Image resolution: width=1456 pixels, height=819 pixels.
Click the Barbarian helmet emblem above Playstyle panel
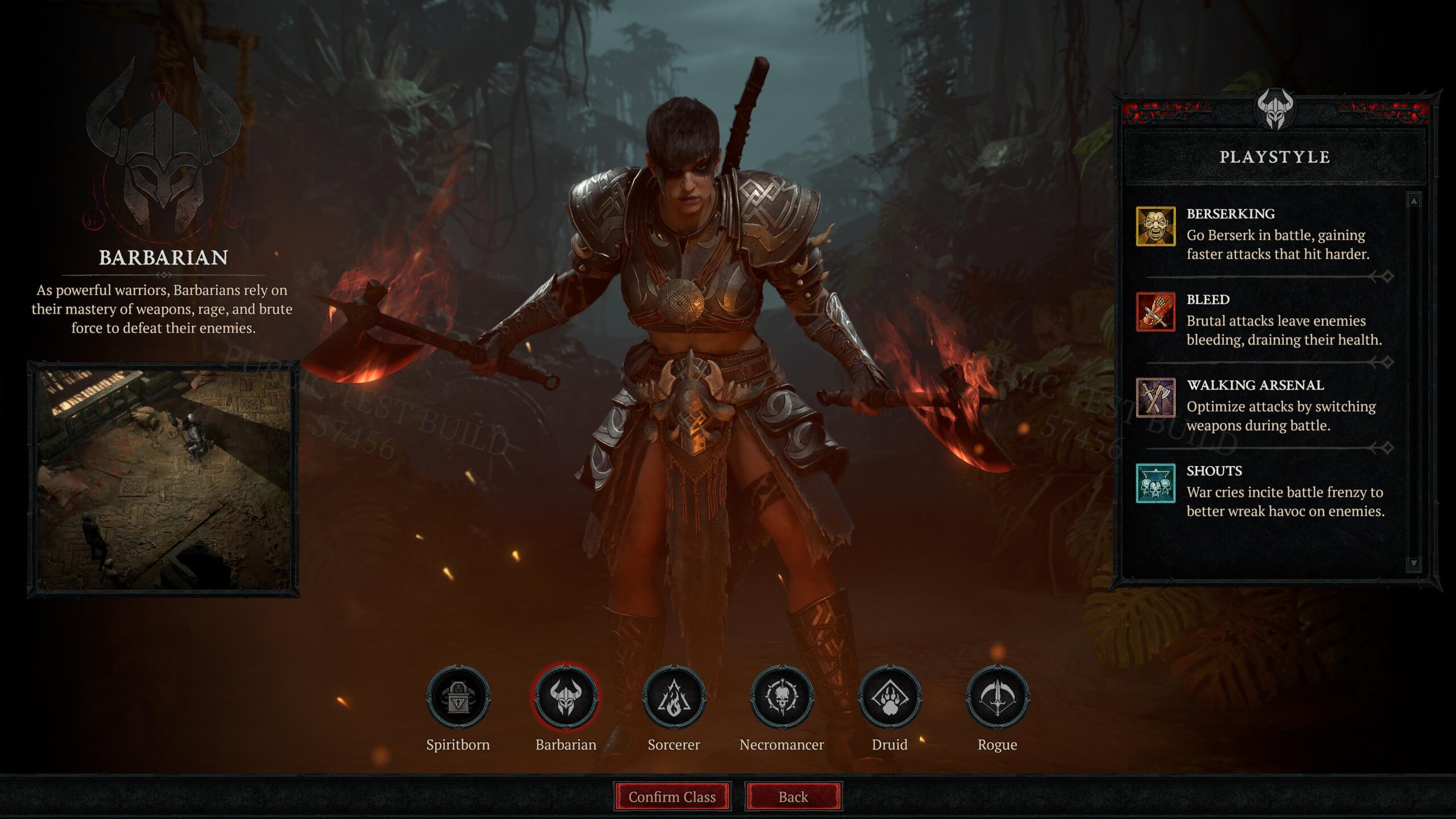pyautogui.click(x=1276, y=108)
